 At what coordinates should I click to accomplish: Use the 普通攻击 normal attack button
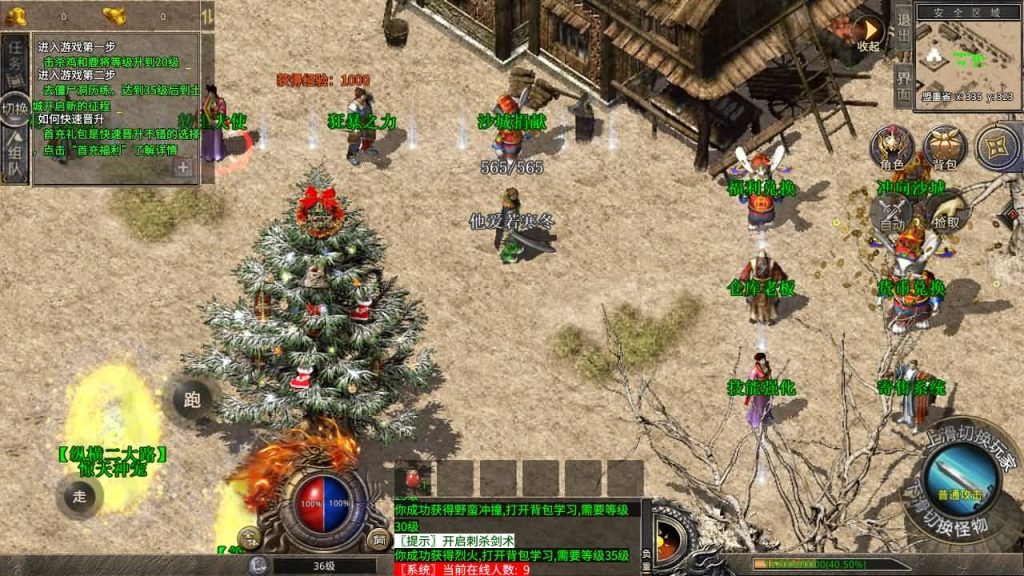[x=964, y=472]
